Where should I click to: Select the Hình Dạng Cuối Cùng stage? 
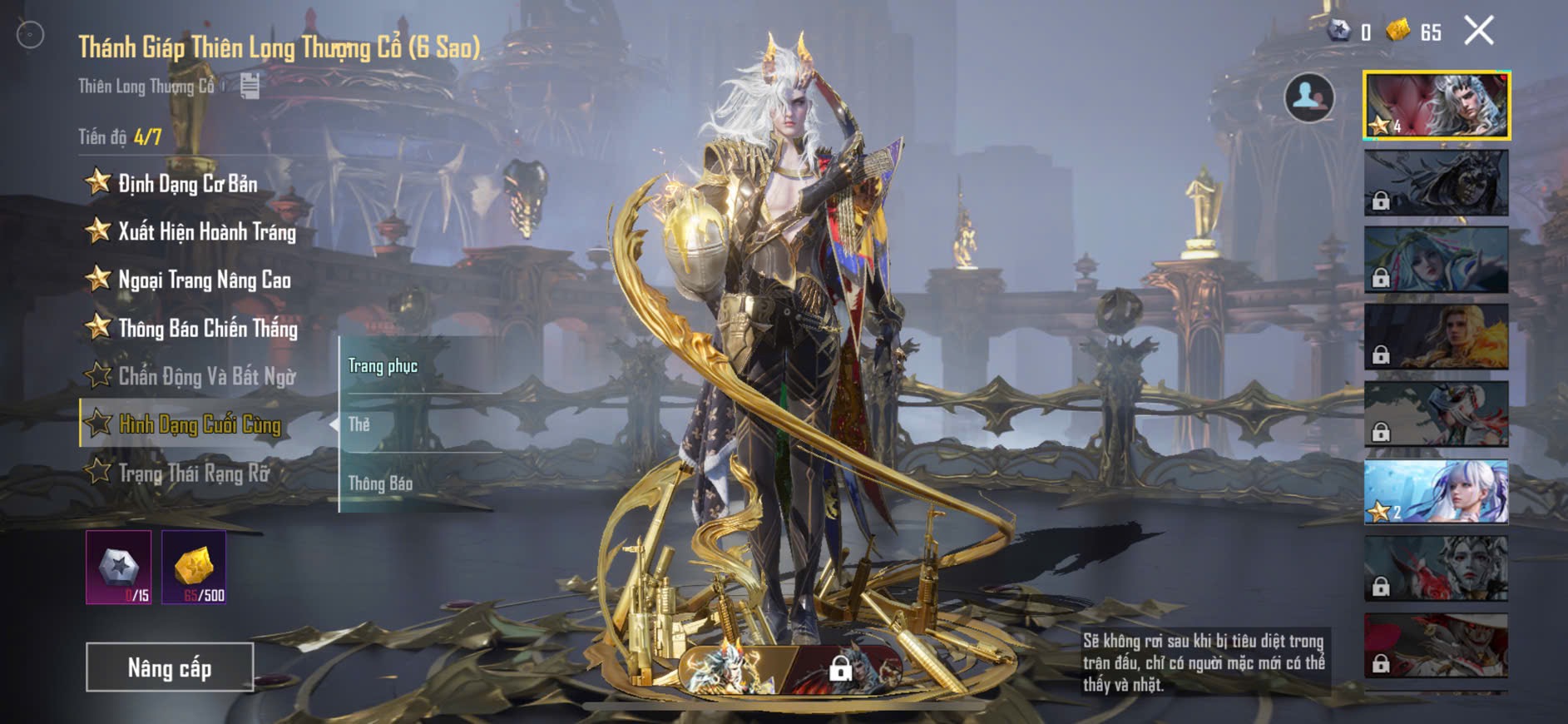tap(200, 424)
